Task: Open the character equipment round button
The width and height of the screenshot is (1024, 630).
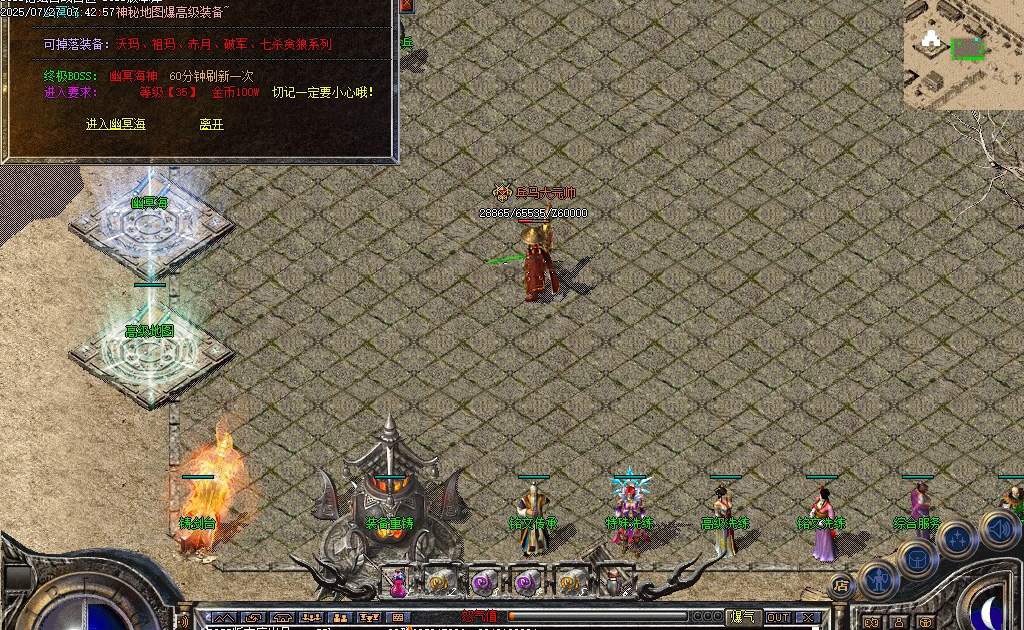Action: (x=878, y=578)
